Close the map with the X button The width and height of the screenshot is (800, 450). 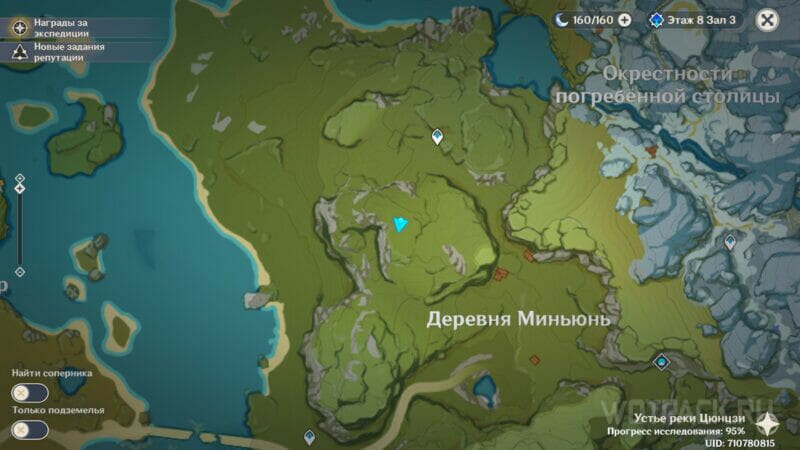point(766,19)
